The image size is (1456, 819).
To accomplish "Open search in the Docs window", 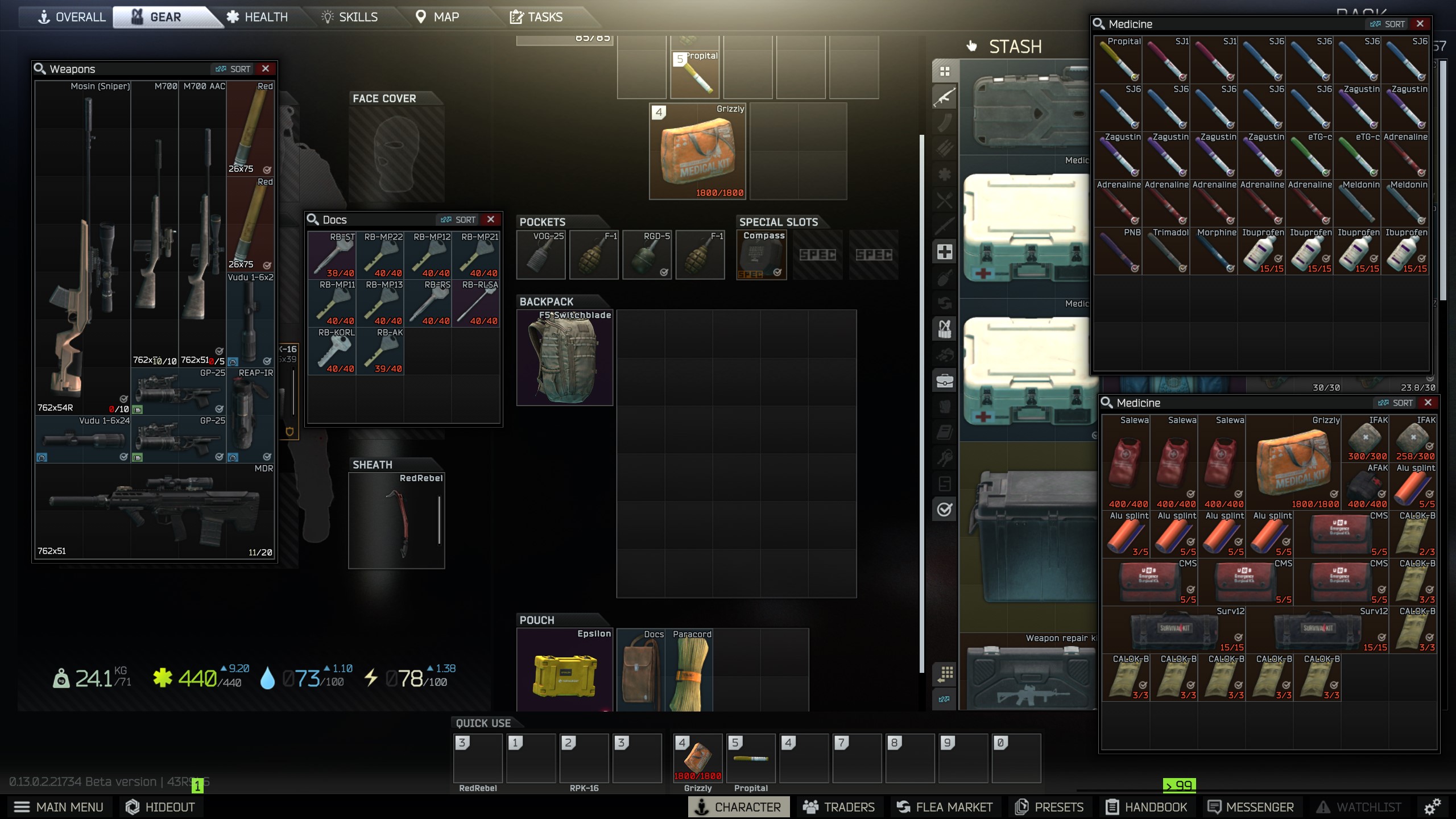I will 313,219.
